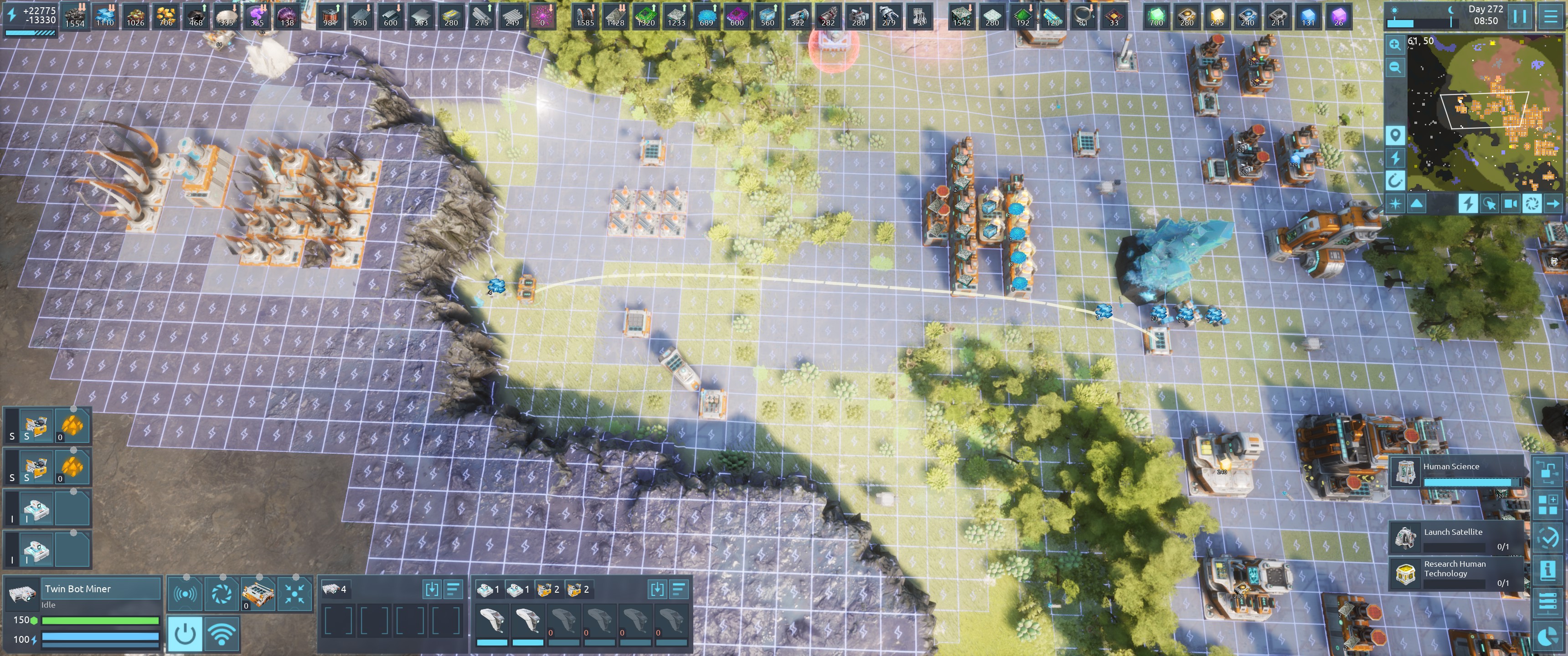Select the Research Human Technology objective
This screenshot has height=656, width=1568.
pos(1455,573)
